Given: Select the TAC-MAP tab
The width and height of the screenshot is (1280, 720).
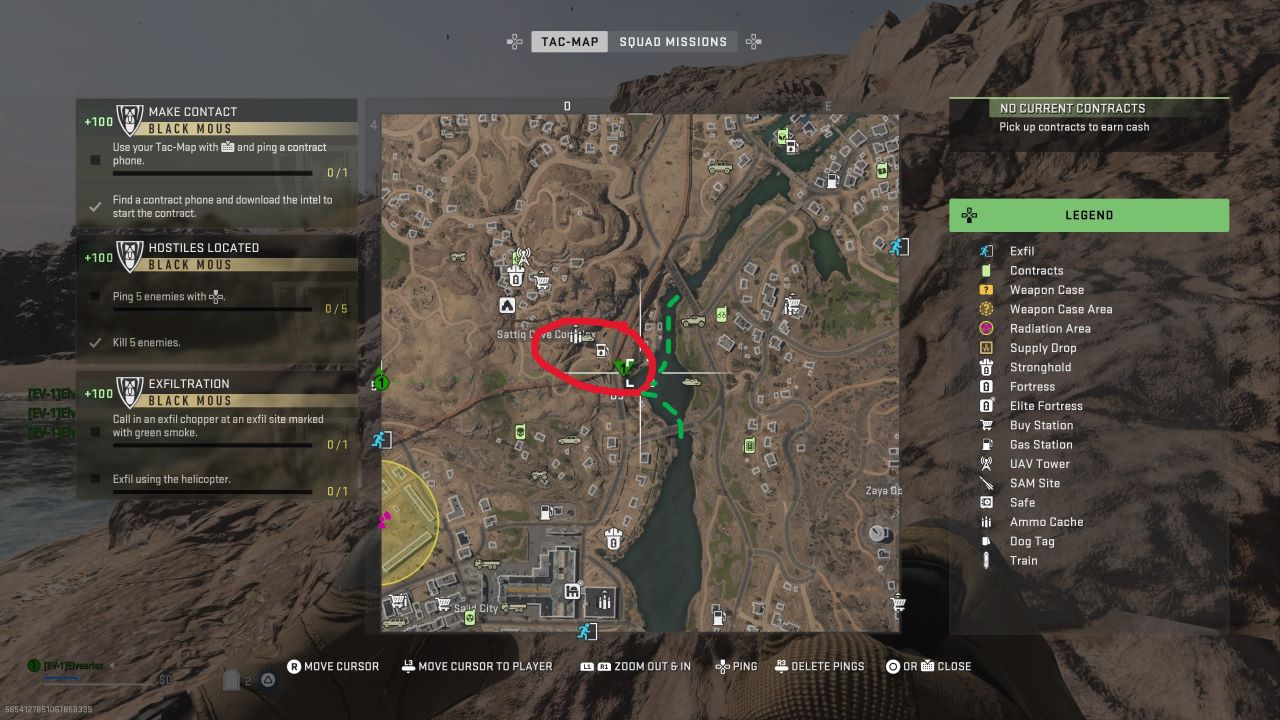Looking at the screenshot, I should coord(569,41).
